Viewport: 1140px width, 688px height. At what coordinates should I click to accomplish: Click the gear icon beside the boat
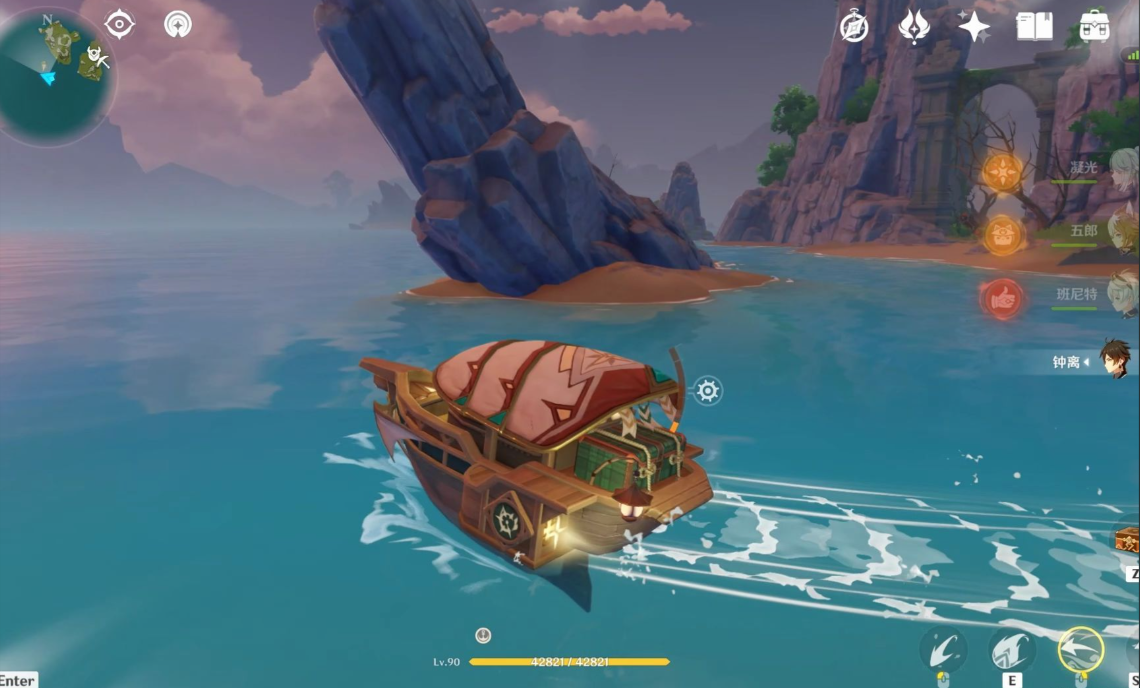(708, 390)
